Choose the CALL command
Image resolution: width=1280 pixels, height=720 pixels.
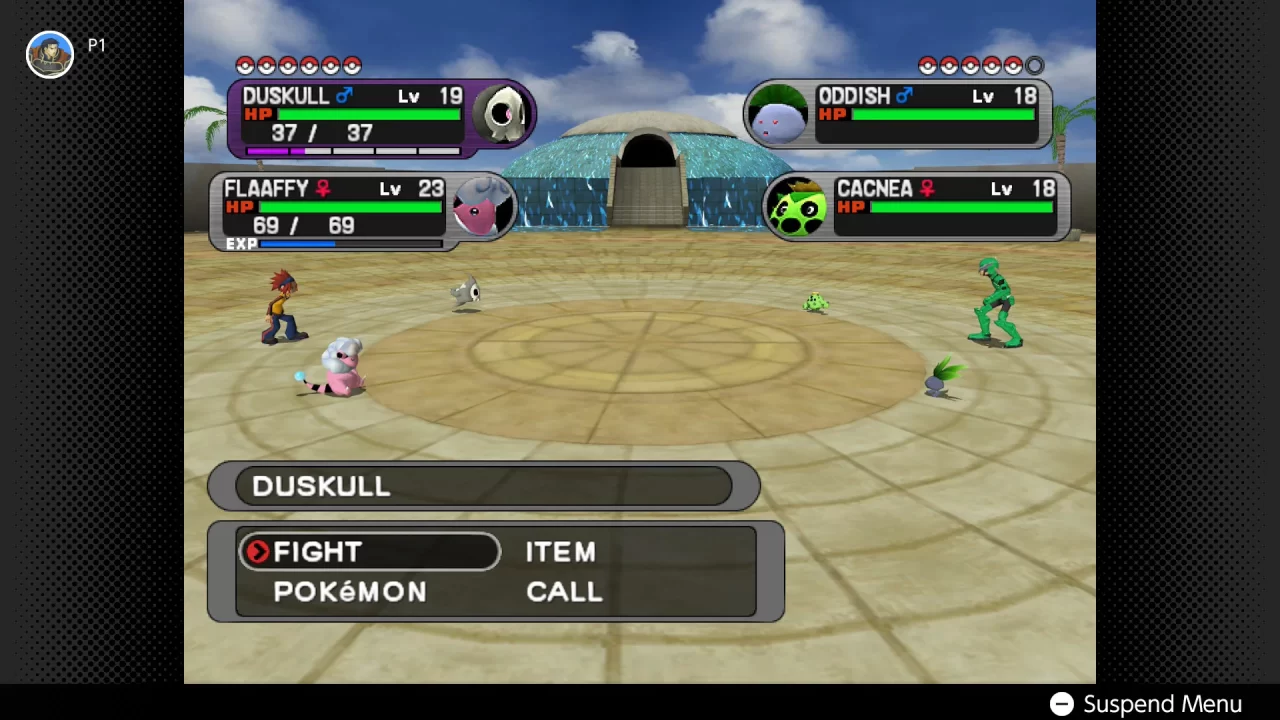point(563,592)
